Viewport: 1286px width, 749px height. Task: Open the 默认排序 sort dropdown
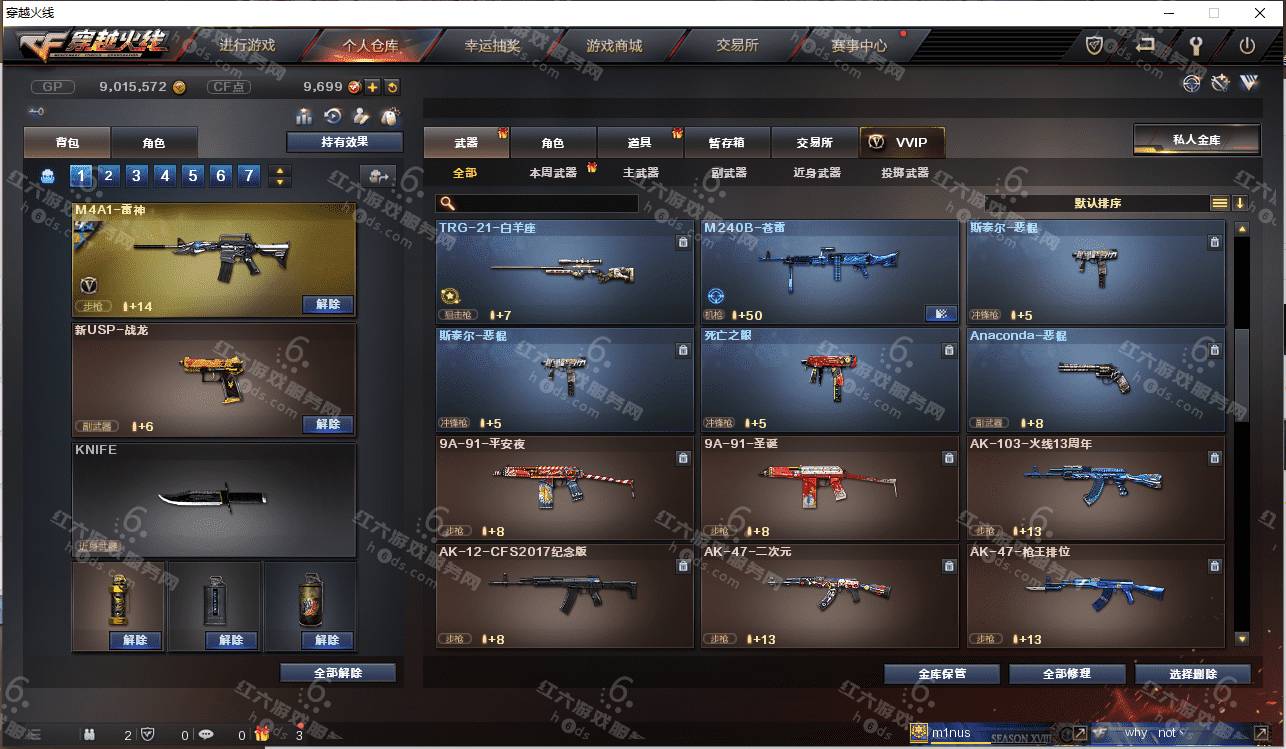pyautogui.click(x=1097, y=203)
